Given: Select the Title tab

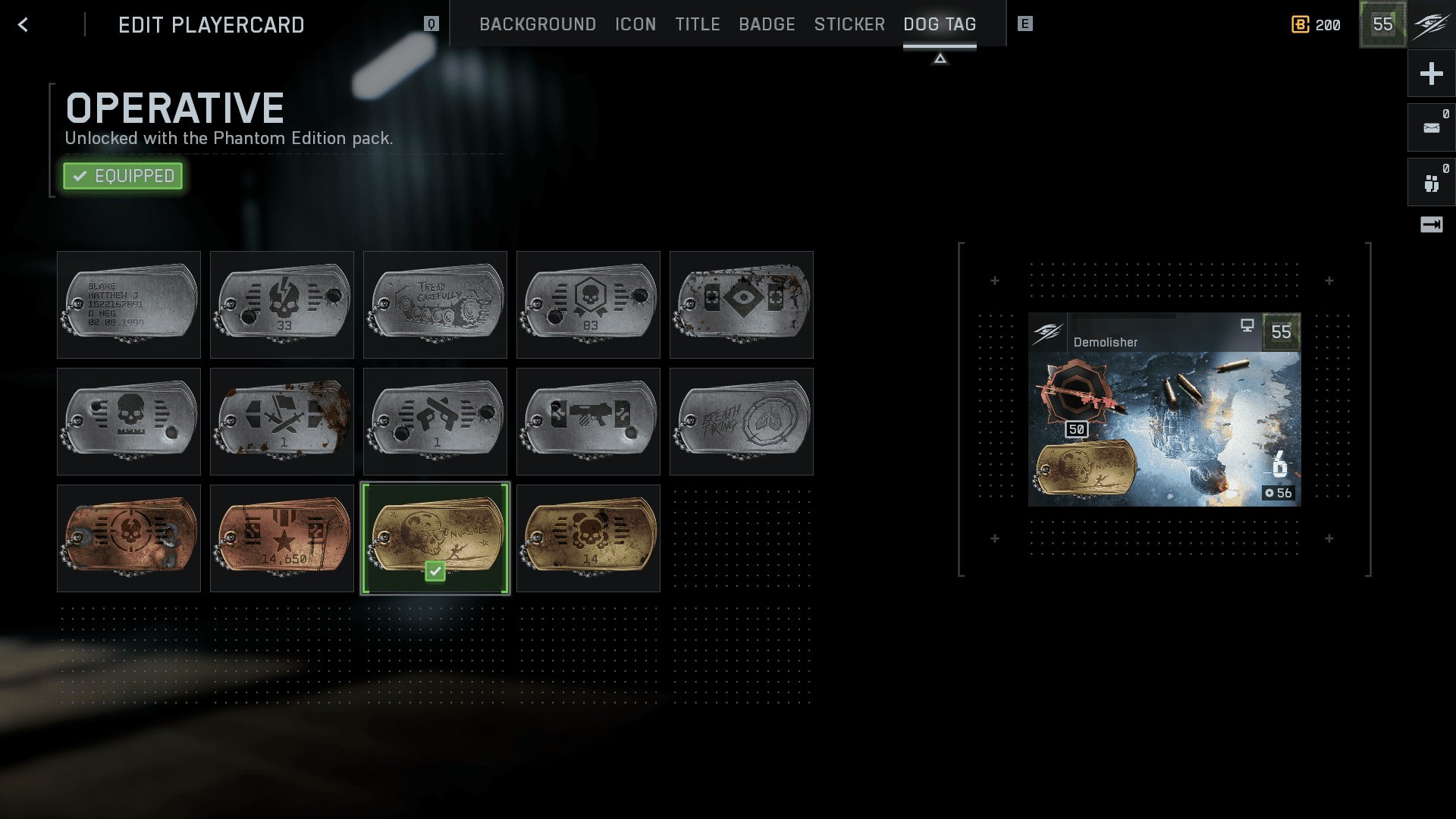Looking at the screenshot, I should pyautogui.click(x=697, y=25).
